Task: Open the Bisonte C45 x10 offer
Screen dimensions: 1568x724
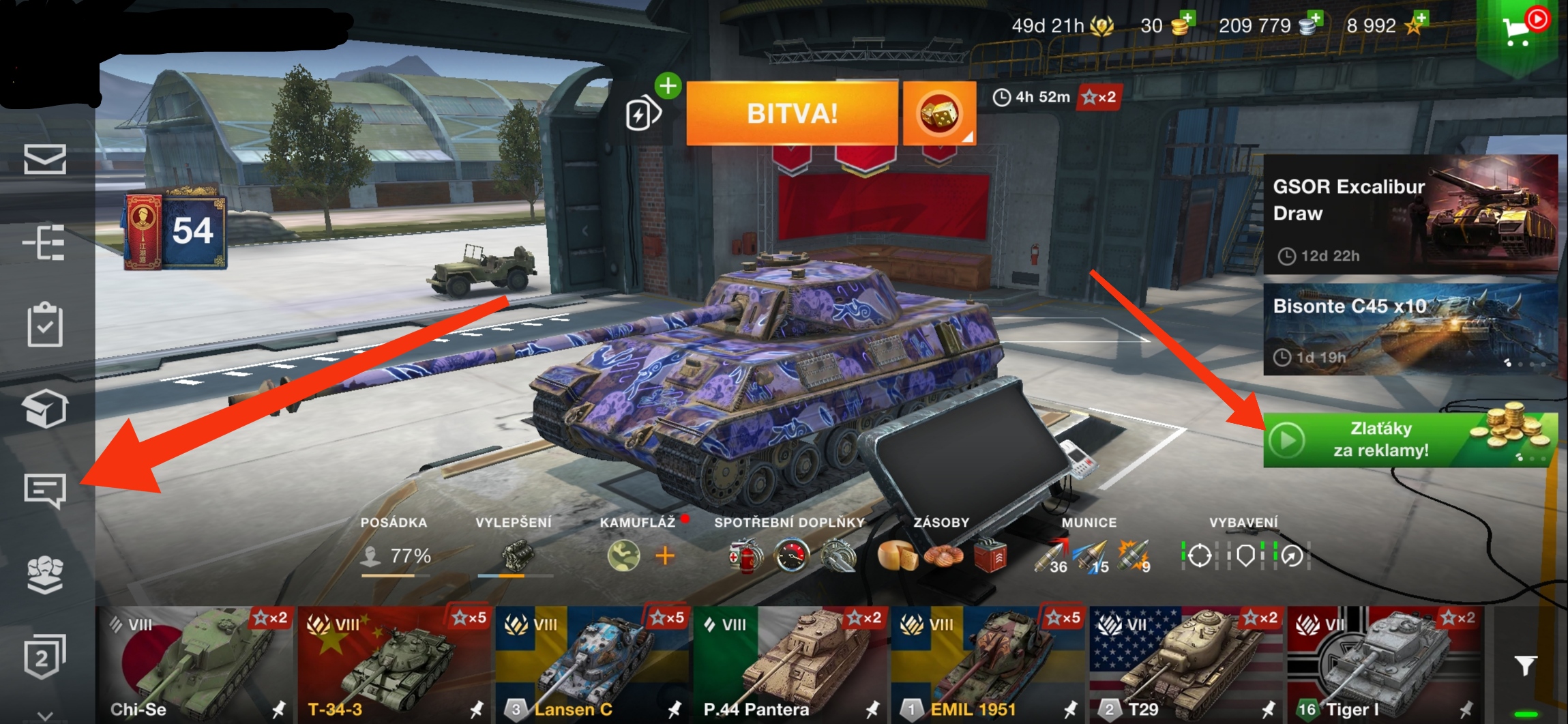Action: 1410,330
